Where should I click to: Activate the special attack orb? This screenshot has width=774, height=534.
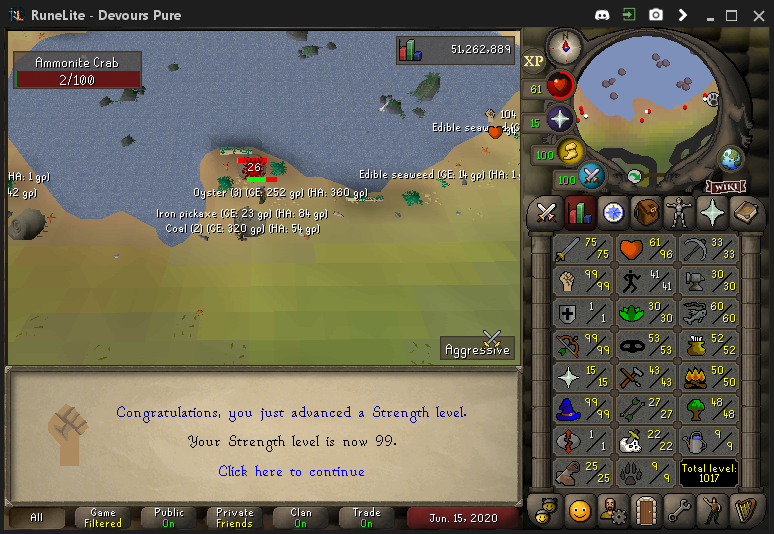point(592,177)
